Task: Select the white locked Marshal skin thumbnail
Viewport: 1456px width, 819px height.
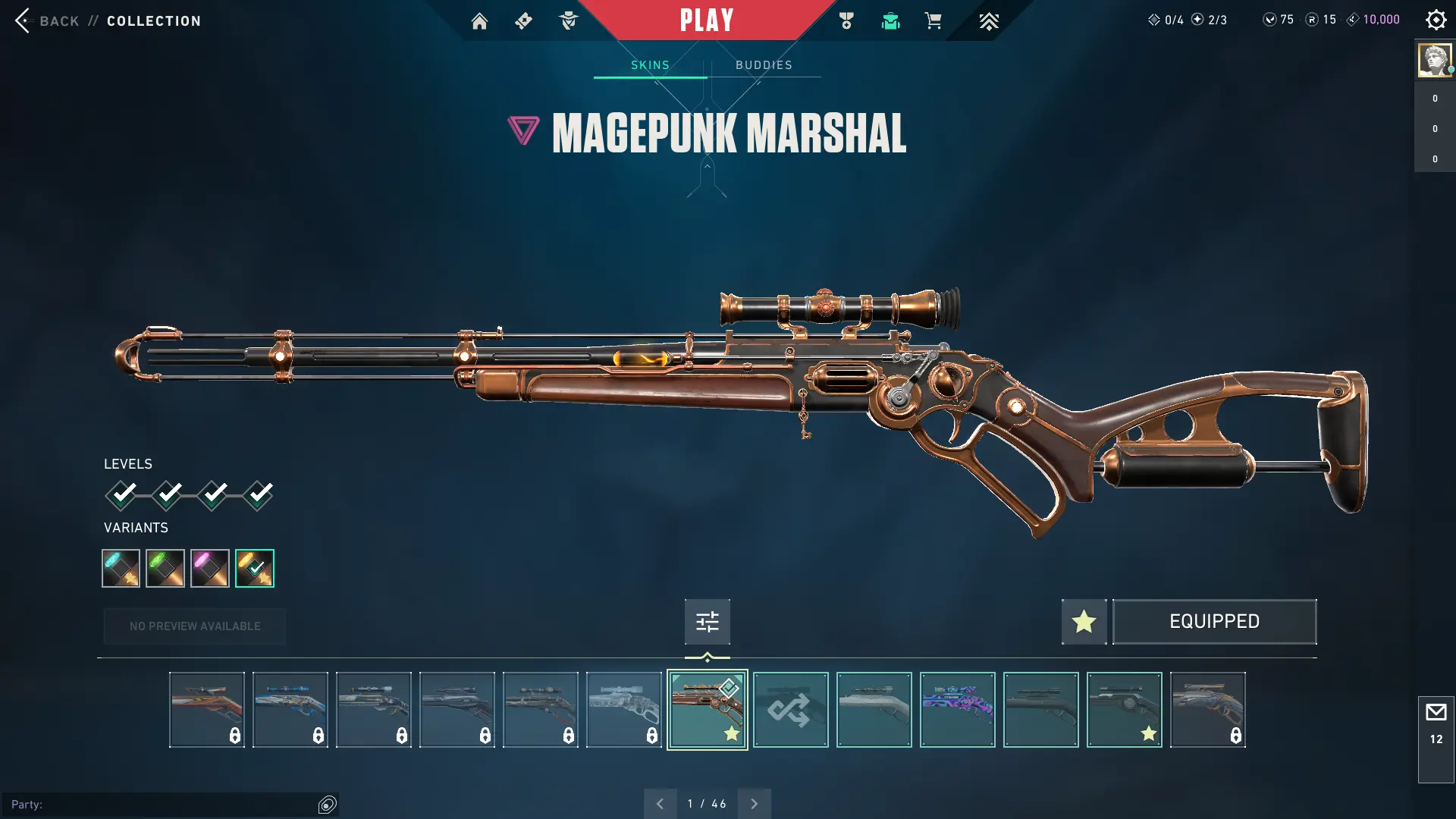Action: (623, 710)
